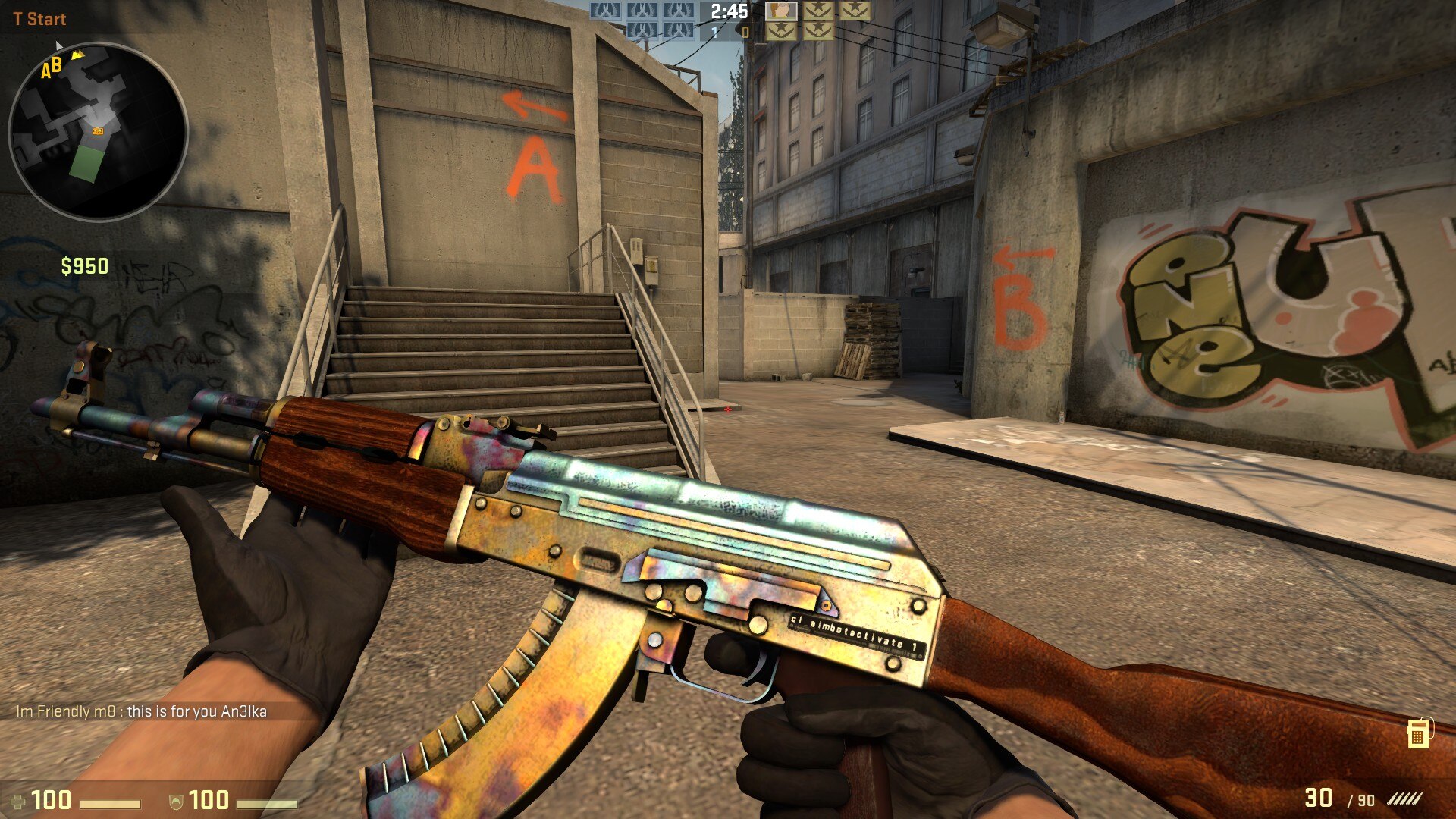
Task: Expand the round timer showing 2:45
Action: click(x=729, y=12)
